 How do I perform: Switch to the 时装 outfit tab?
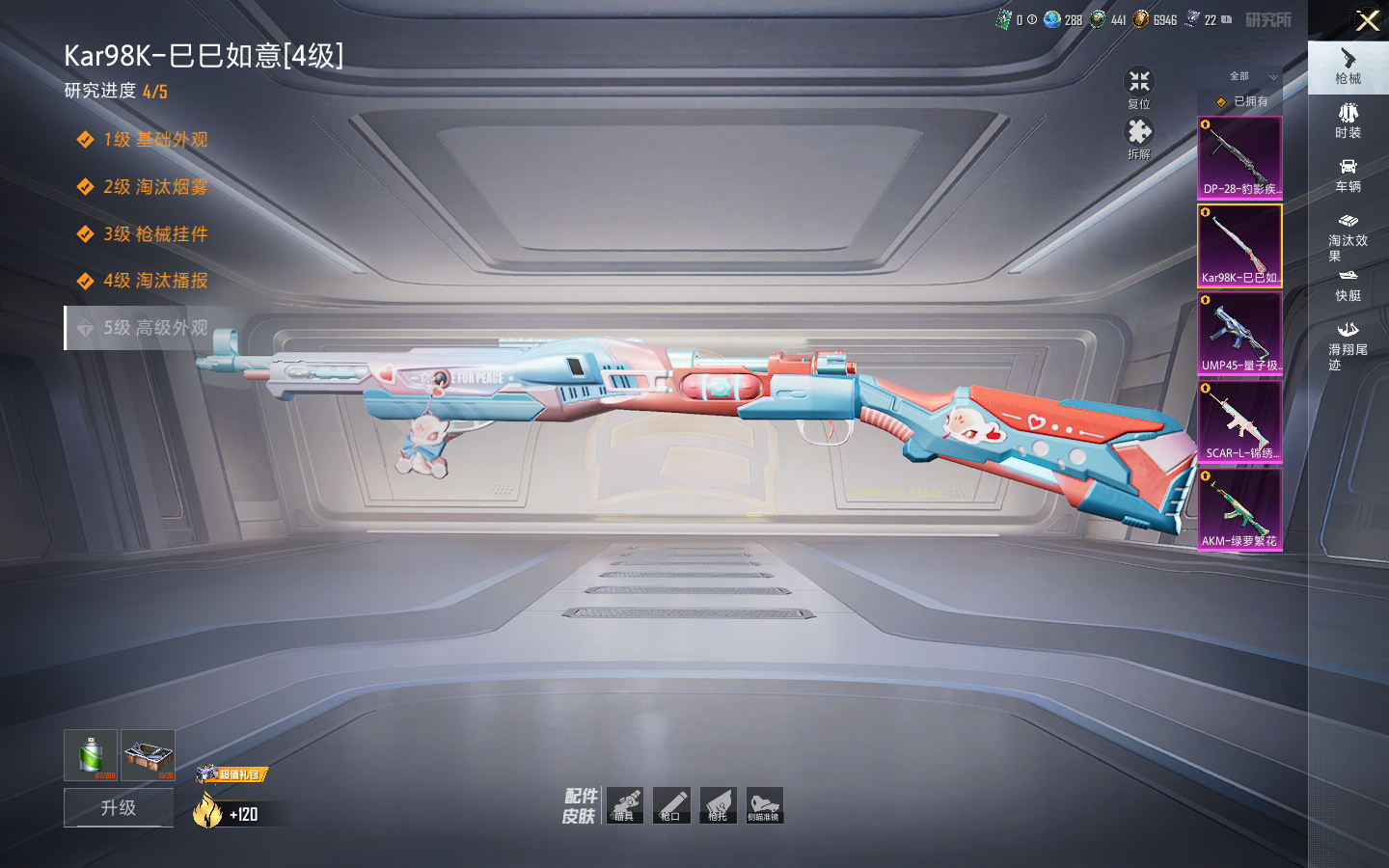pyautogui.click(x=1348, y=122)
